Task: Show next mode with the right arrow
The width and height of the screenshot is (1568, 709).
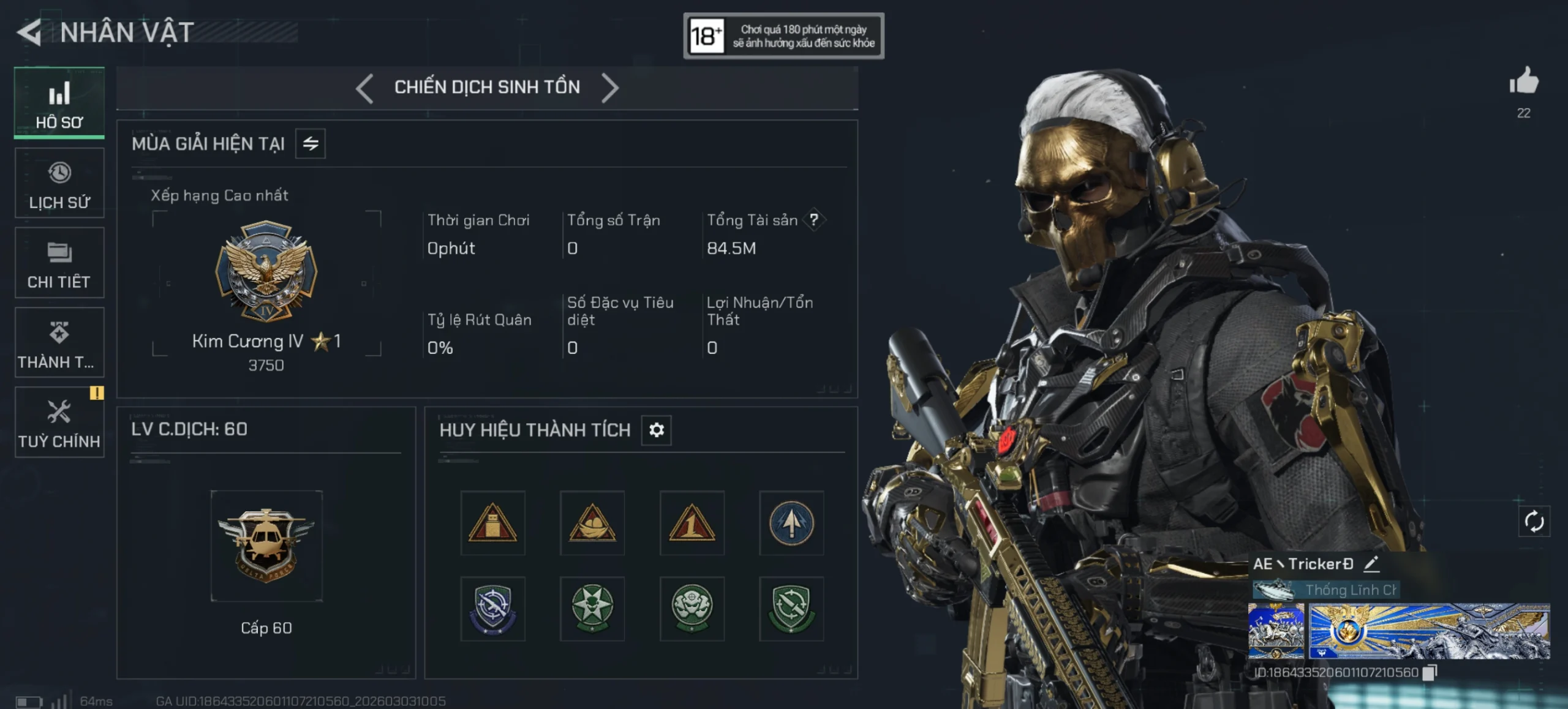Action: (610, 88)
